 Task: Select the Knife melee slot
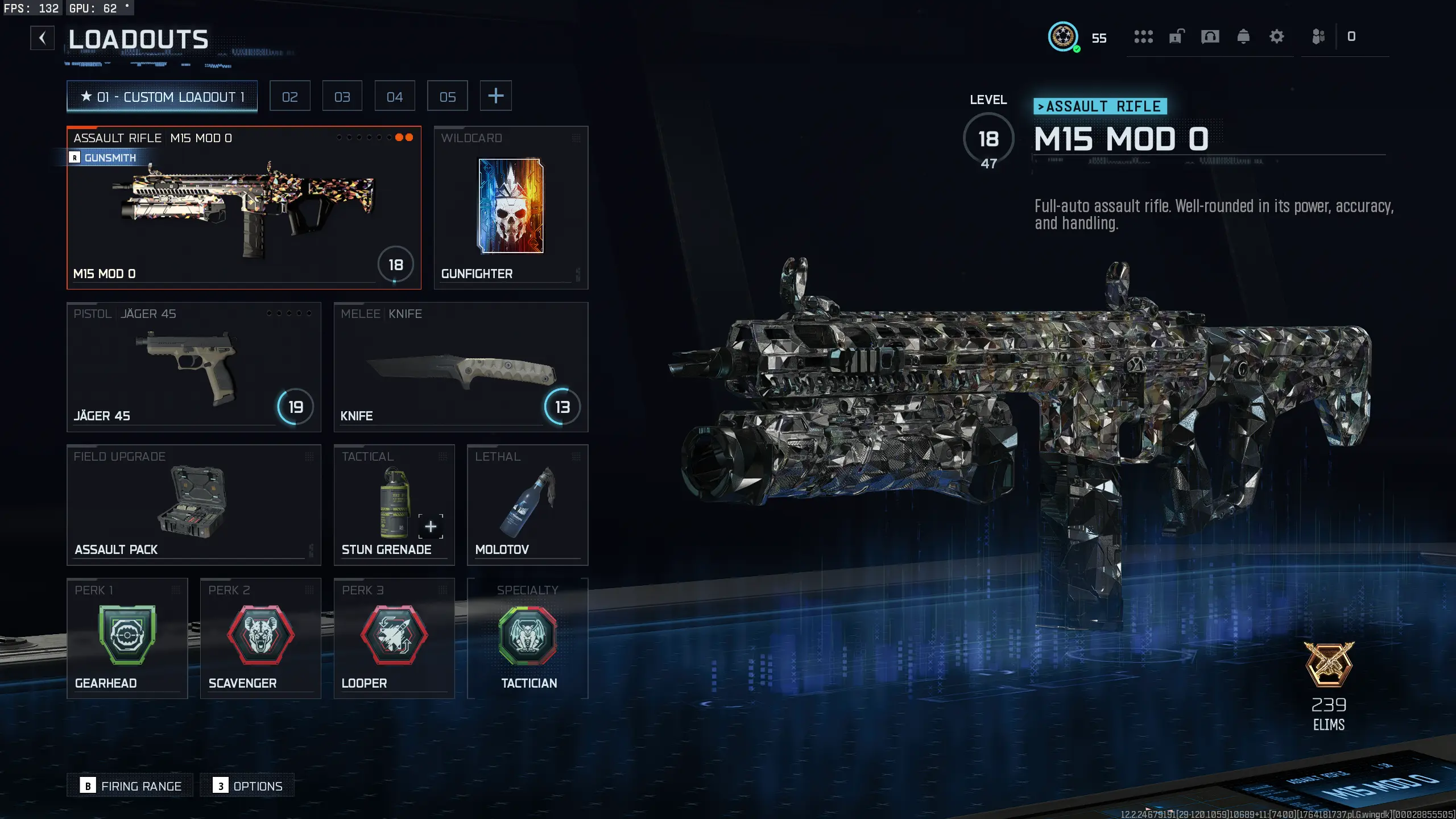[x=461, y=367]
